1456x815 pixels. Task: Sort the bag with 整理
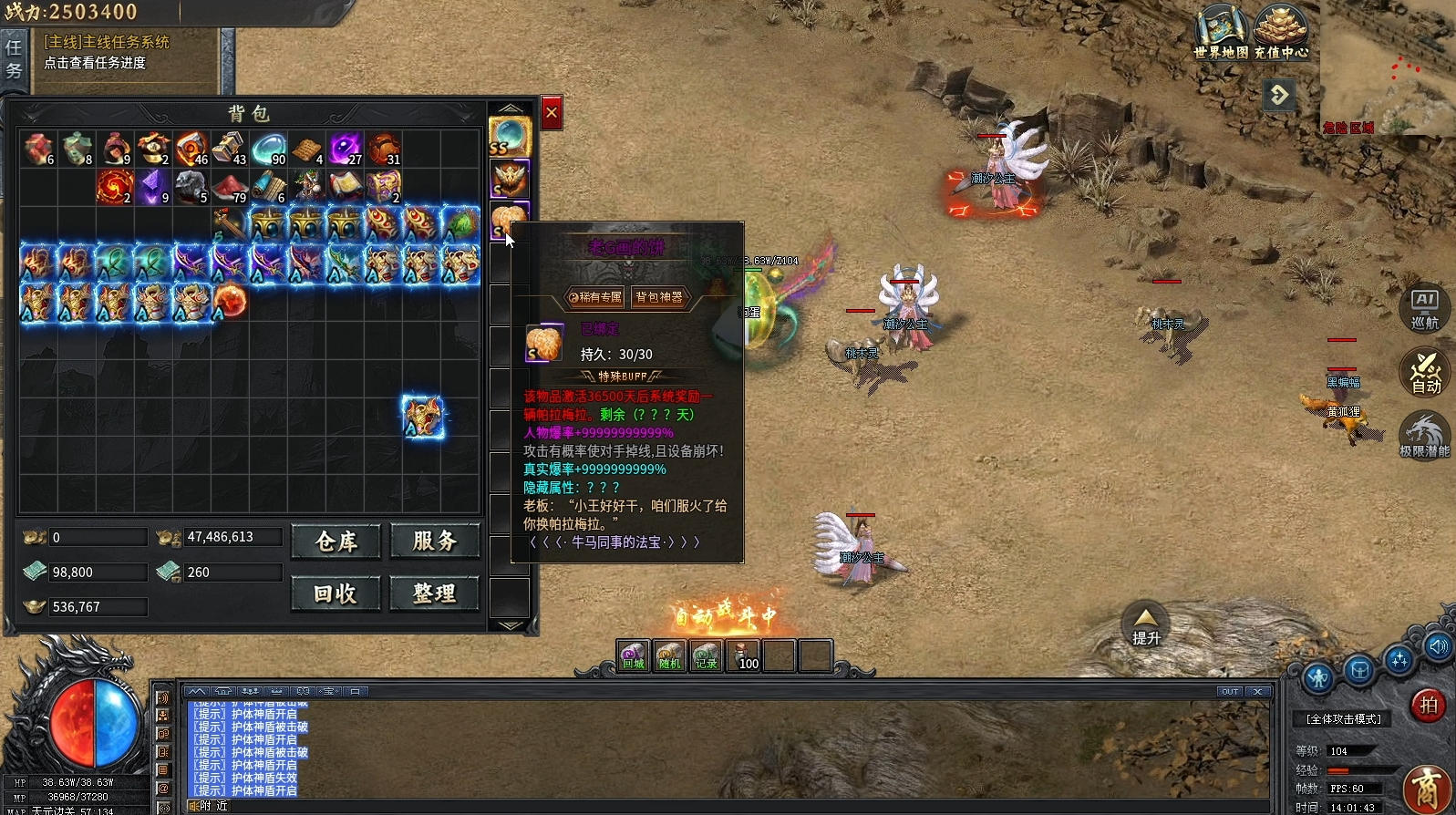(435, 594)
